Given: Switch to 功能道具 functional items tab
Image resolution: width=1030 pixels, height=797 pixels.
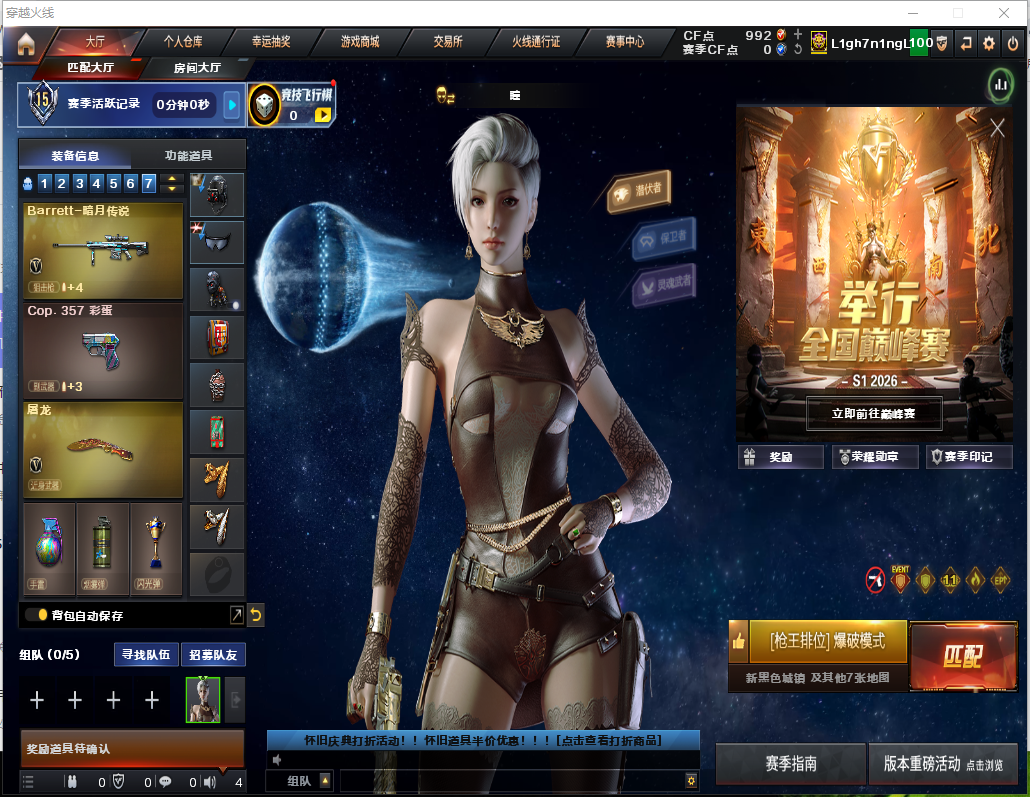Looking at the screenshot, I should (189, 155).
